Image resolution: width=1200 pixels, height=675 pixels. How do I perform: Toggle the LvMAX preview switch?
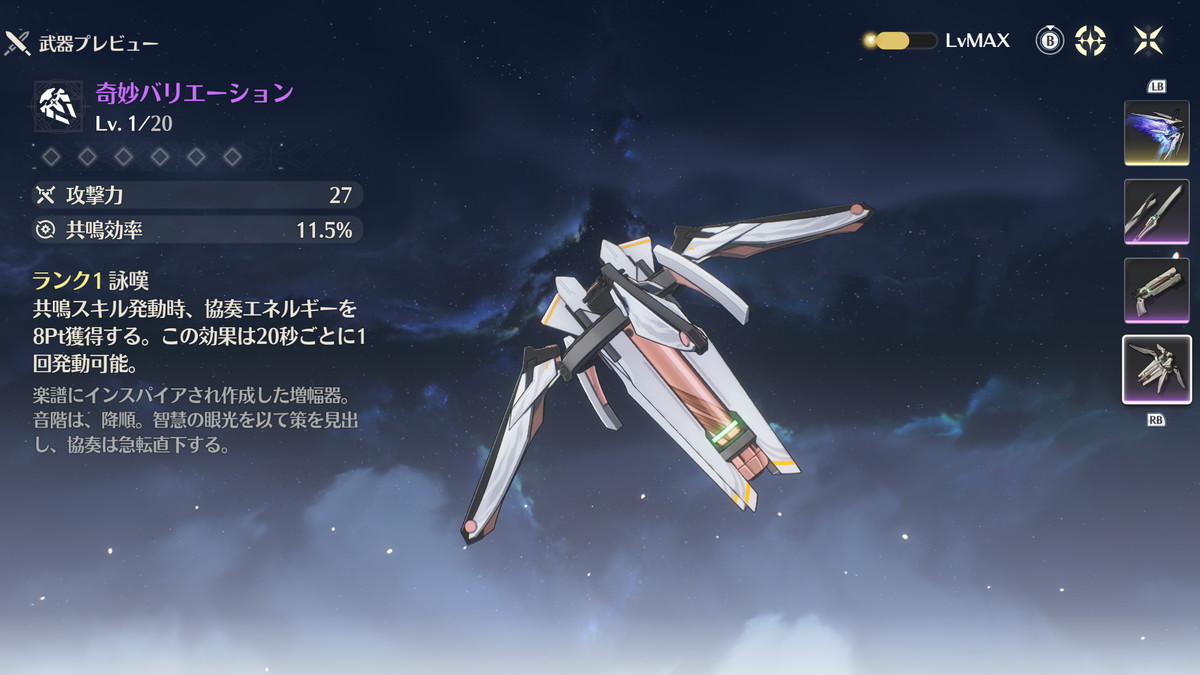point(899,41)
